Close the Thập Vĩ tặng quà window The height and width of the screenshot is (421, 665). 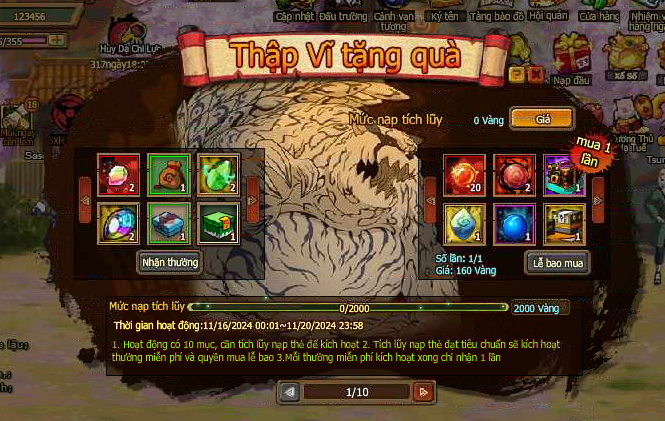tap(537, 75)
